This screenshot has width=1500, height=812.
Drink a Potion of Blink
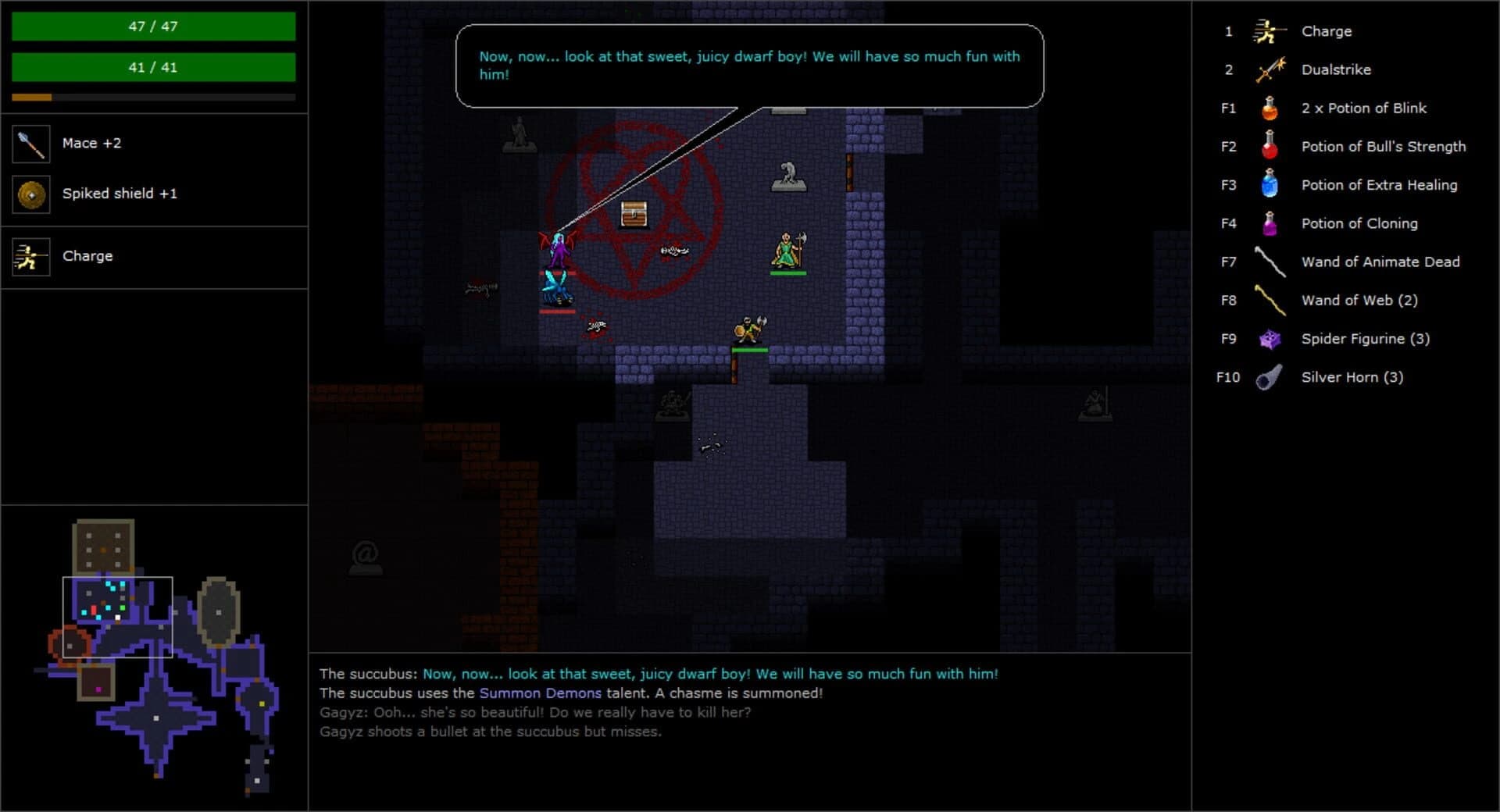[1268, 108]
